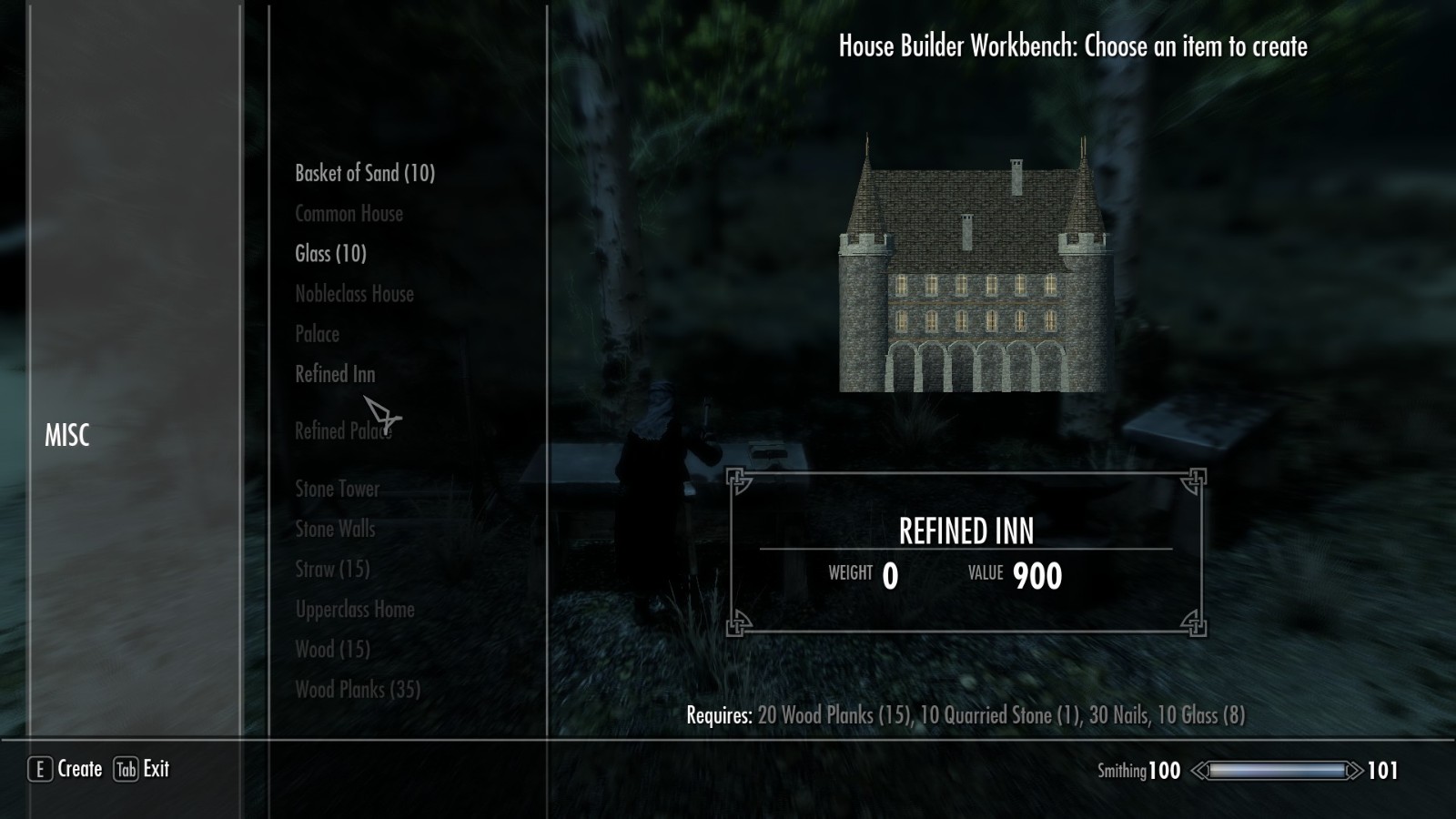Select the Stone Tower entry
Viewport: 1456px width, 819px height.
click(337, 489)
